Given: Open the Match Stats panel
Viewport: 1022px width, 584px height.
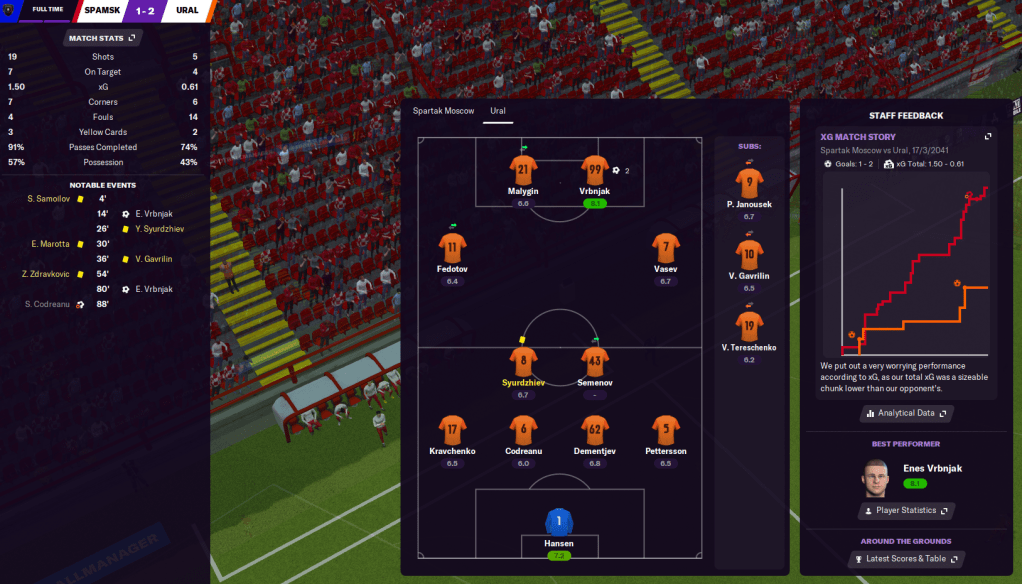Looking at the screenshot, I should pos(102,38).
